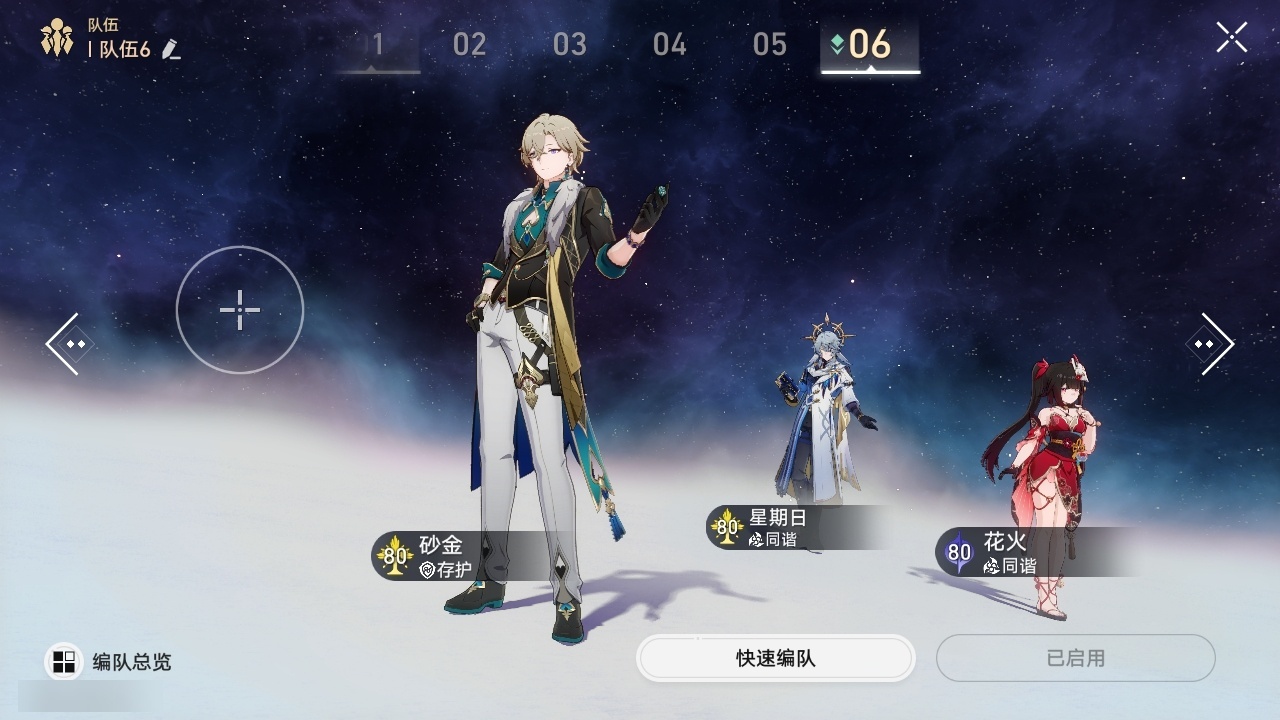
Task: Click the 已启用 enabled button
Action: [x=1075, y=658]
